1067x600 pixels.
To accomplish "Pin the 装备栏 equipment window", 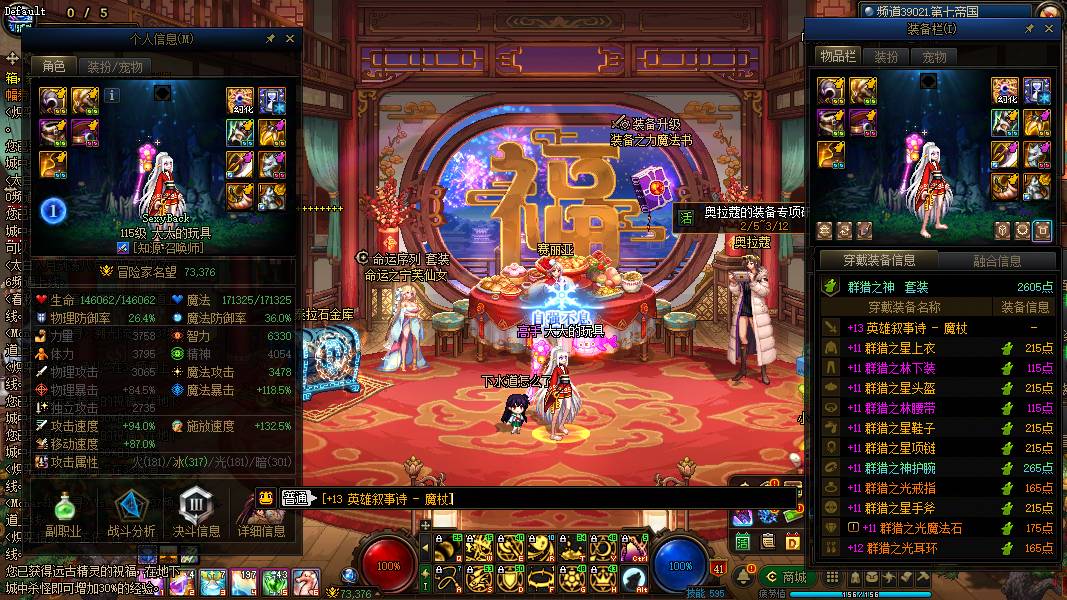I will click(1029, 30).
